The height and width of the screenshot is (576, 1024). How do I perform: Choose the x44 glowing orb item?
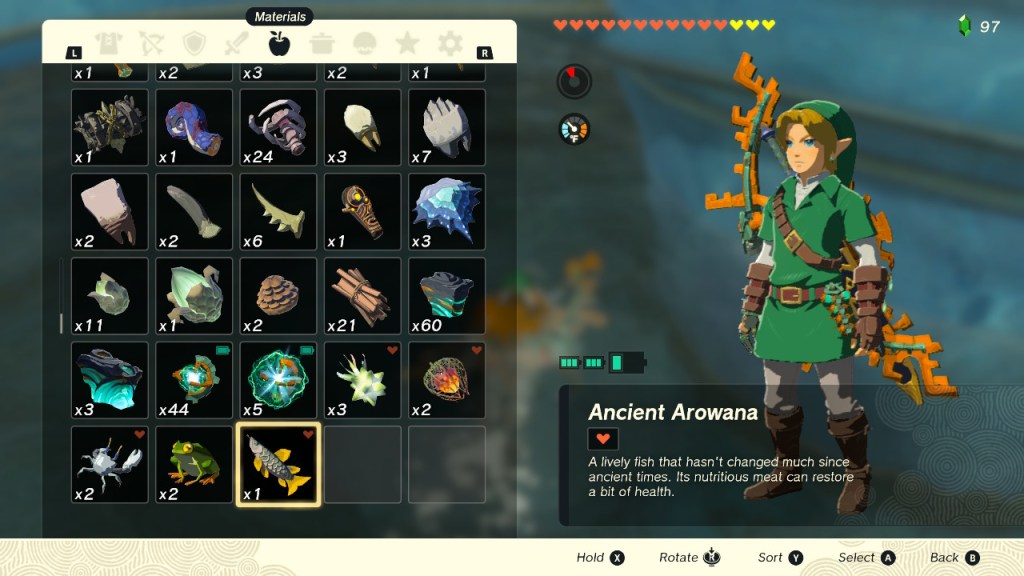[x=194, y=381]
